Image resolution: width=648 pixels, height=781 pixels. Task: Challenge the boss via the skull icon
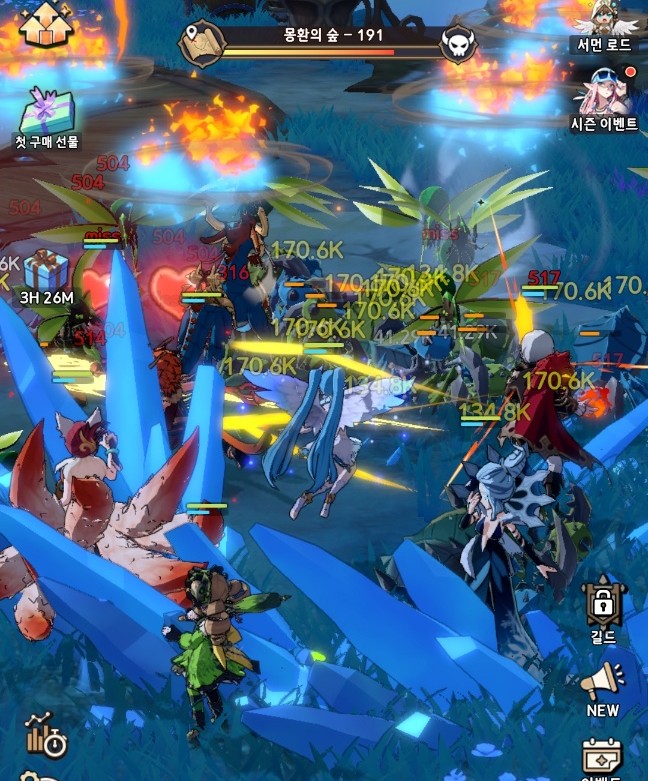pyautogui.click(x=459, y=43)
